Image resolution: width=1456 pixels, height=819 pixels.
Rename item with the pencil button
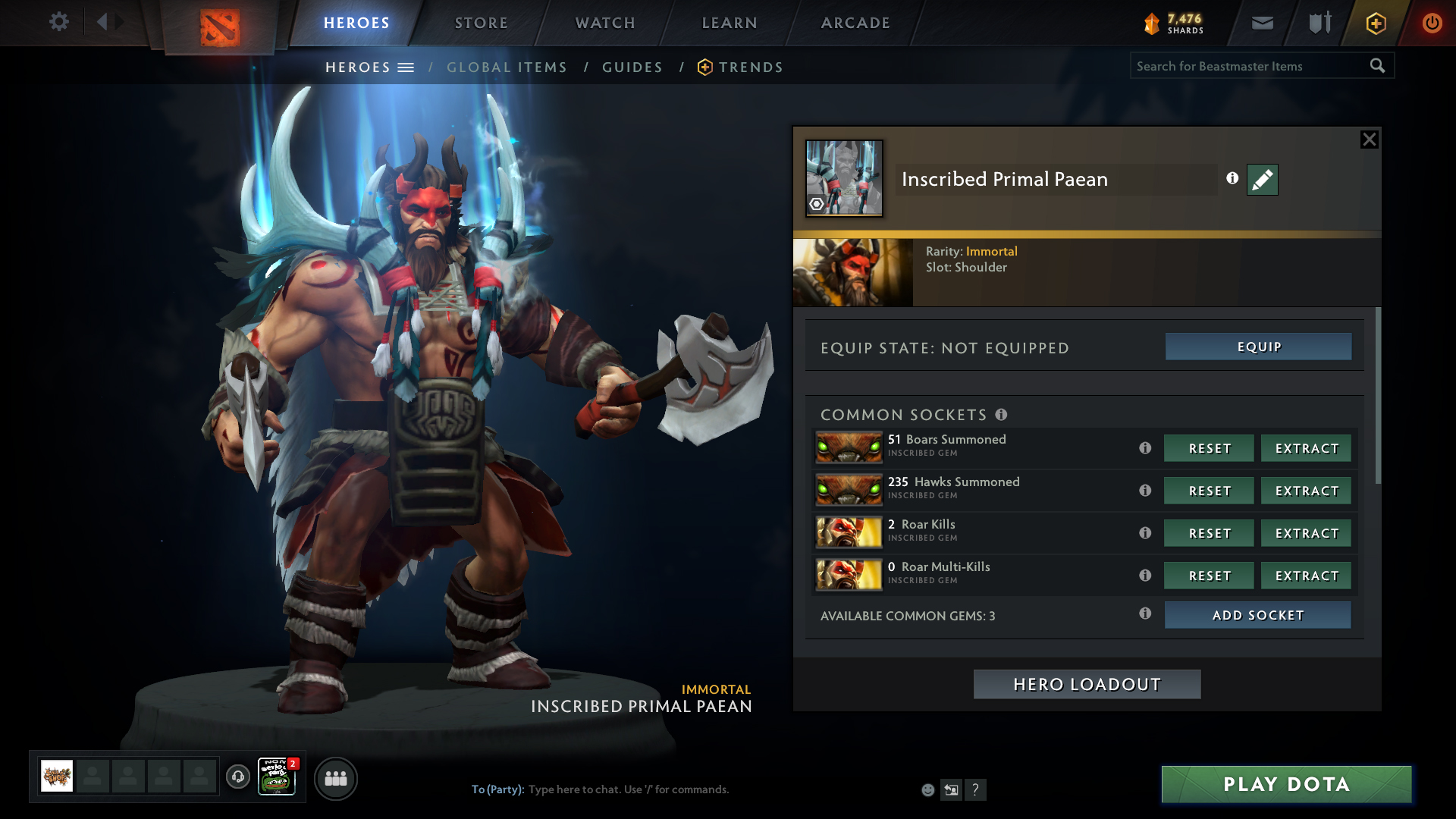1262,180
